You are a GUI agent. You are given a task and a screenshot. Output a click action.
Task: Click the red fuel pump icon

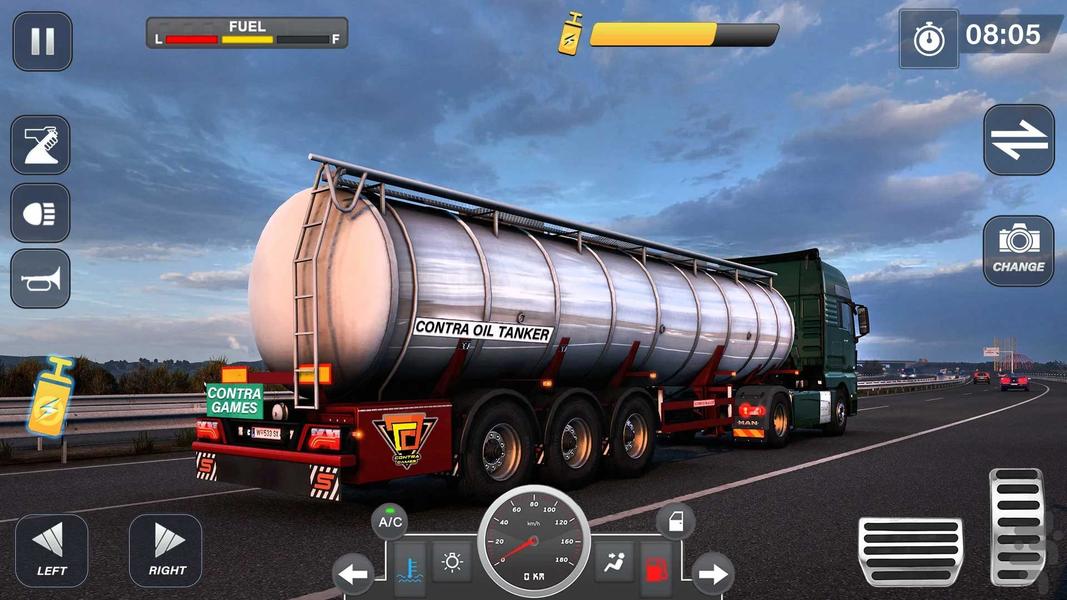pyautogui.click(x=656, y=570)
